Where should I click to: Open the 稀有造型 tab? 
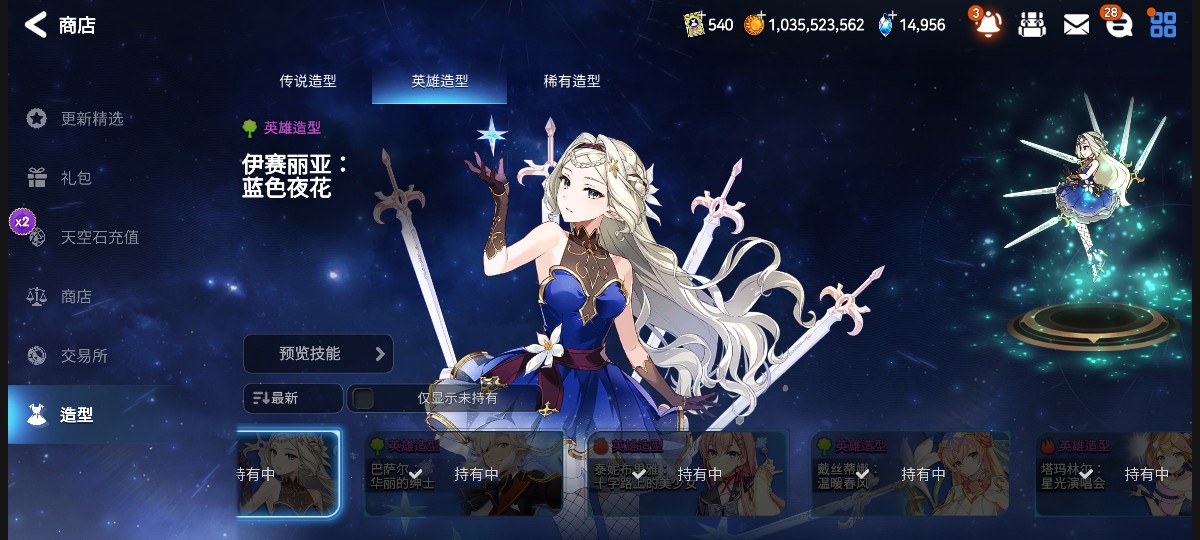(572, 81)
